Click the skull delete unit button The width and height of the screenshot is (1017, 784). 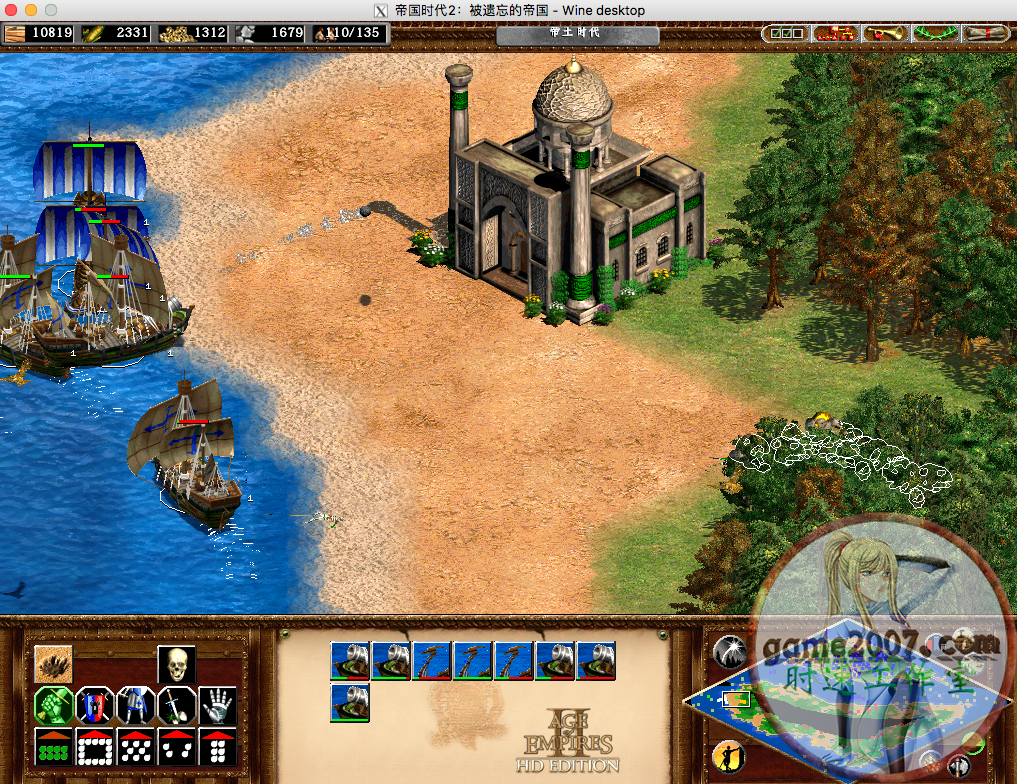[x=176, y=664]
